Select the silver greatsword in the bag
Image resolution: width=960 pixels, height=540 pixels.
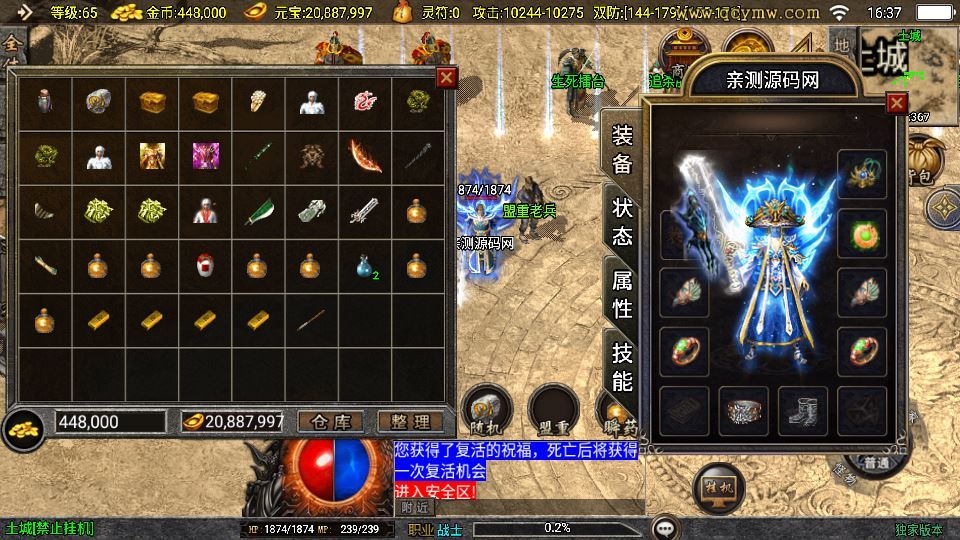(365, 211)
